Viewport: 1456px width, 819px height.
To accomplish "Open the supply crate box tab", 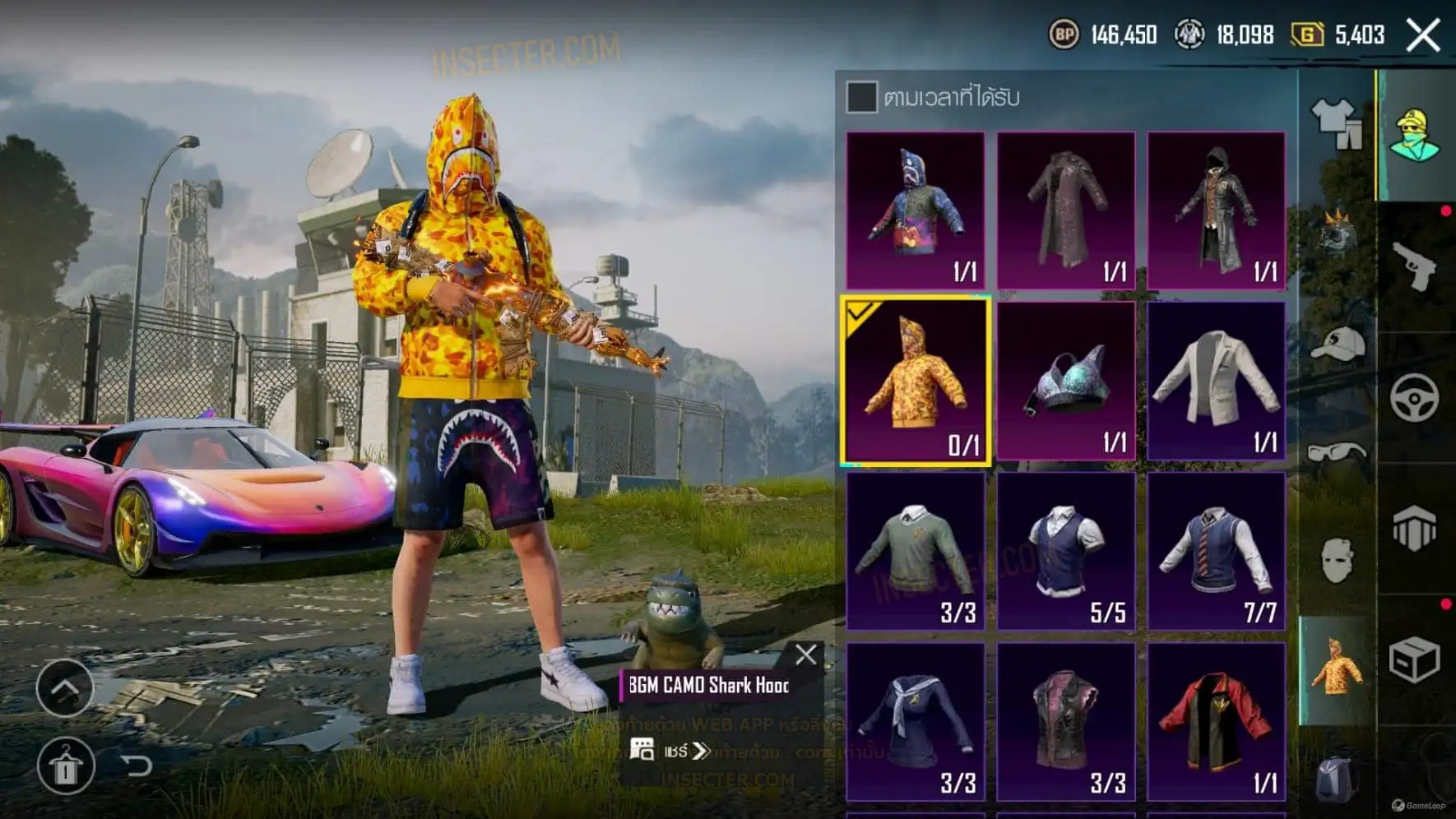I will tap(1415, 659).
